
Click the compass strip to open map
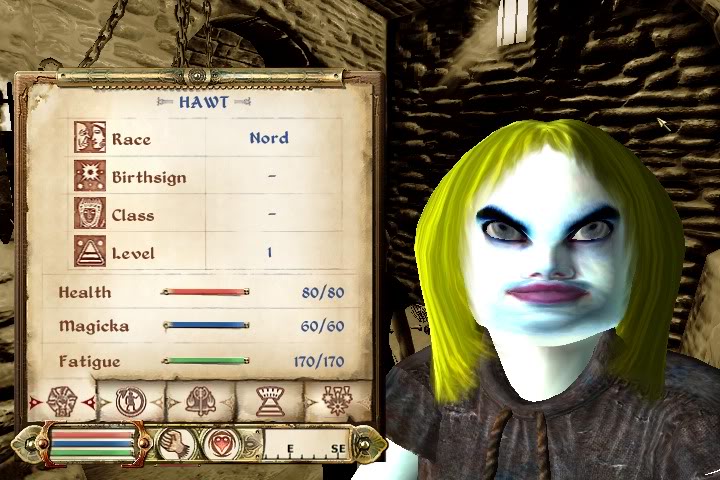(305, 444)
